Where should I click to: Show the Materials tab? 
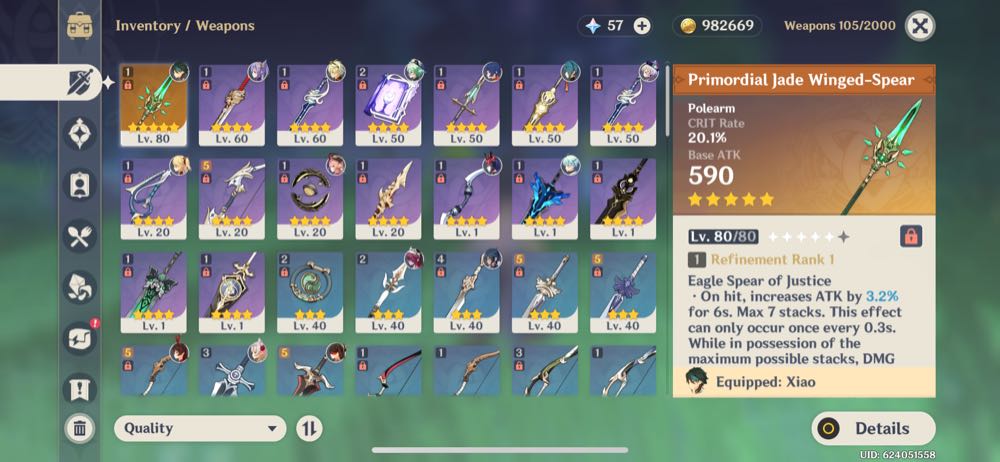tap(80, 287)
